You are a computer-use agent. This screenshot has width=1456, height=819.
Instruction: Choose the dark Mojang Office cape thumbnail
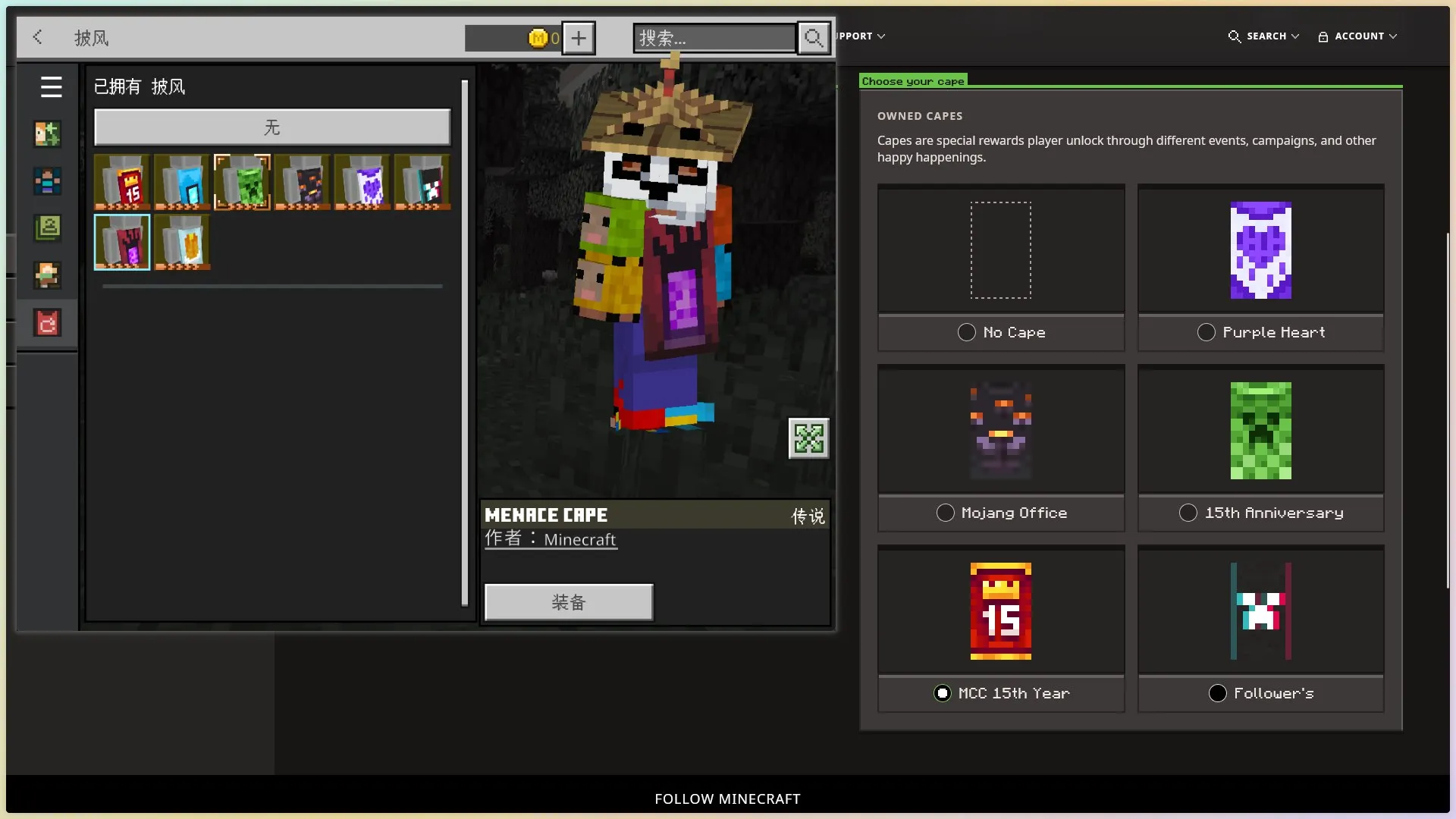pyautogui.click(x=303, y=182)
